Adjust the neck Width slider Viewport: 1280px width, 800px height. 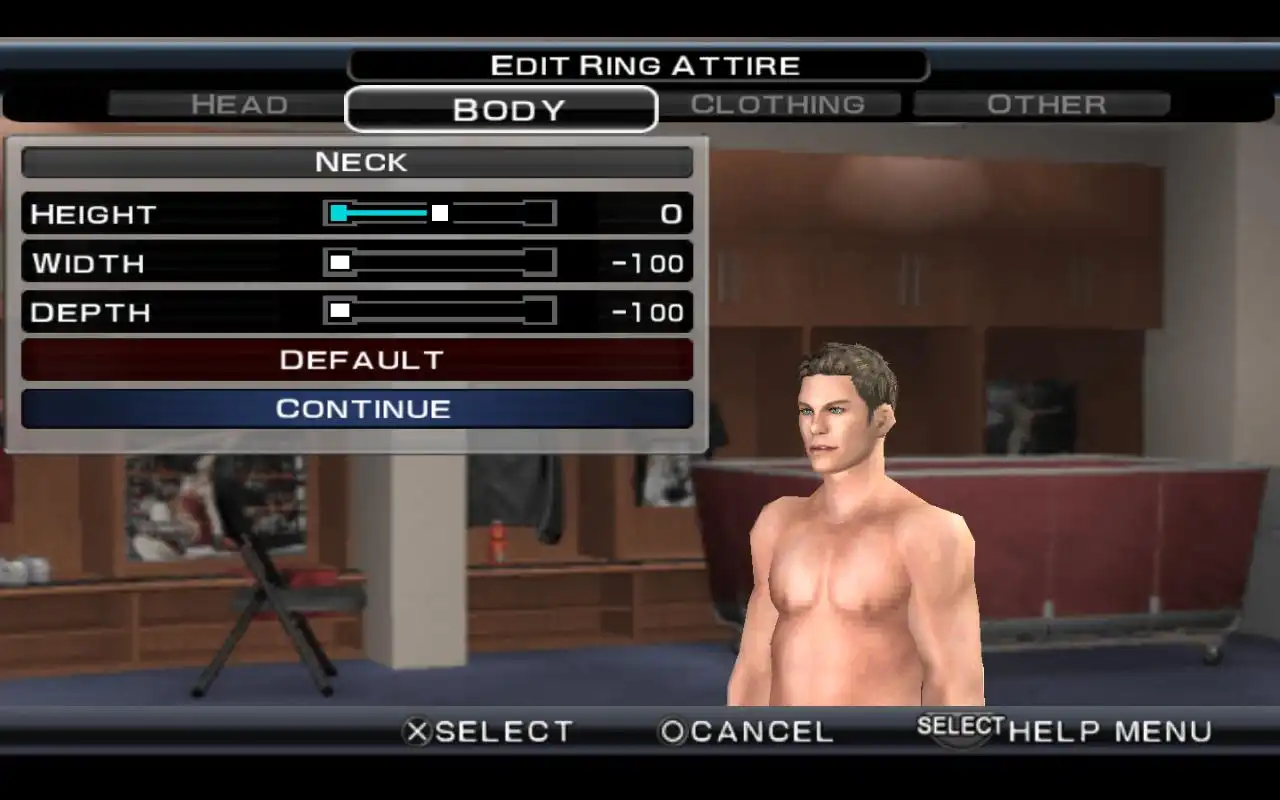coord(440,262)
